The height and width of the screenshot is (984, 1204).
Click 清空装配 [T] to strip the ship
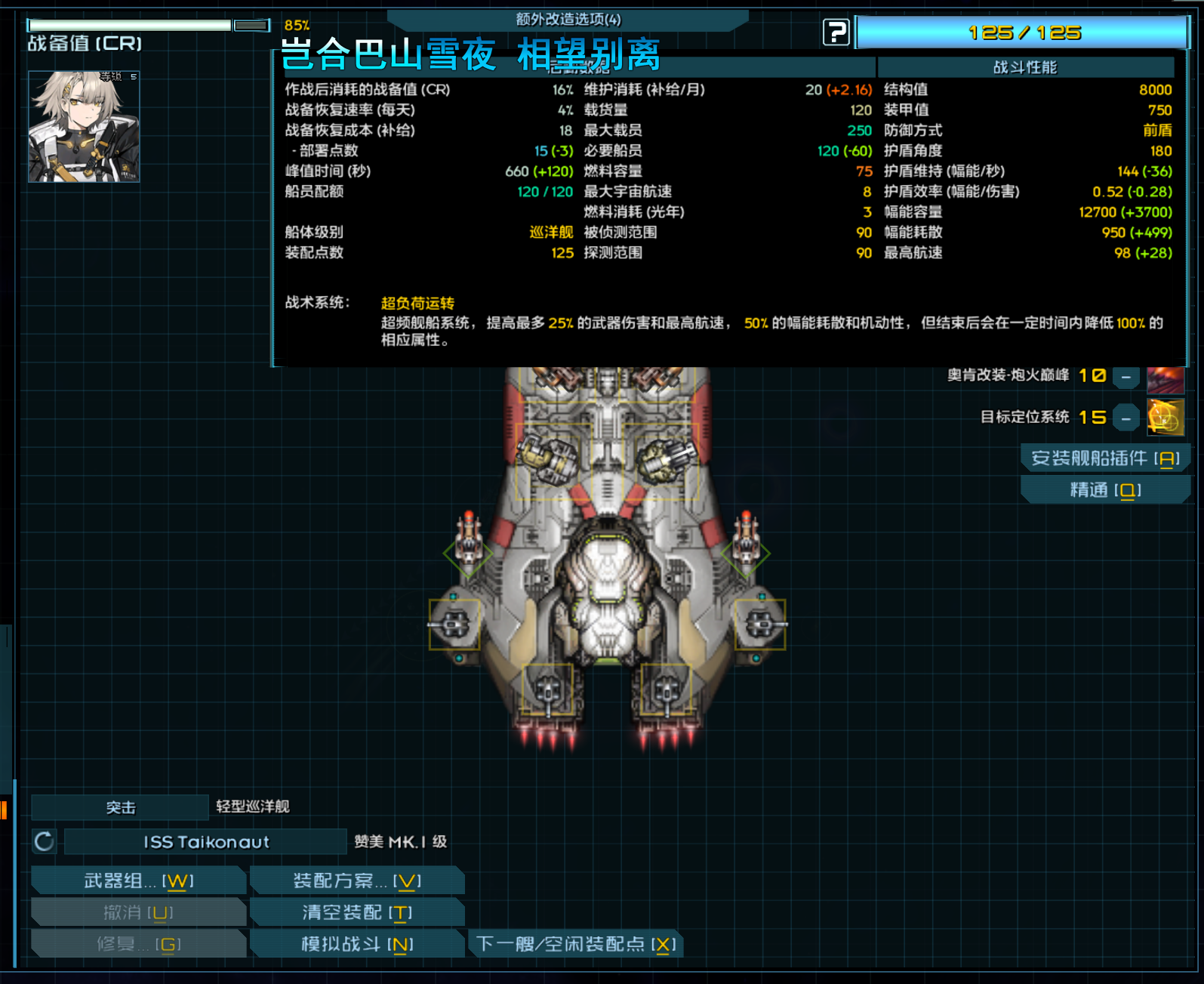coord(357,912)
